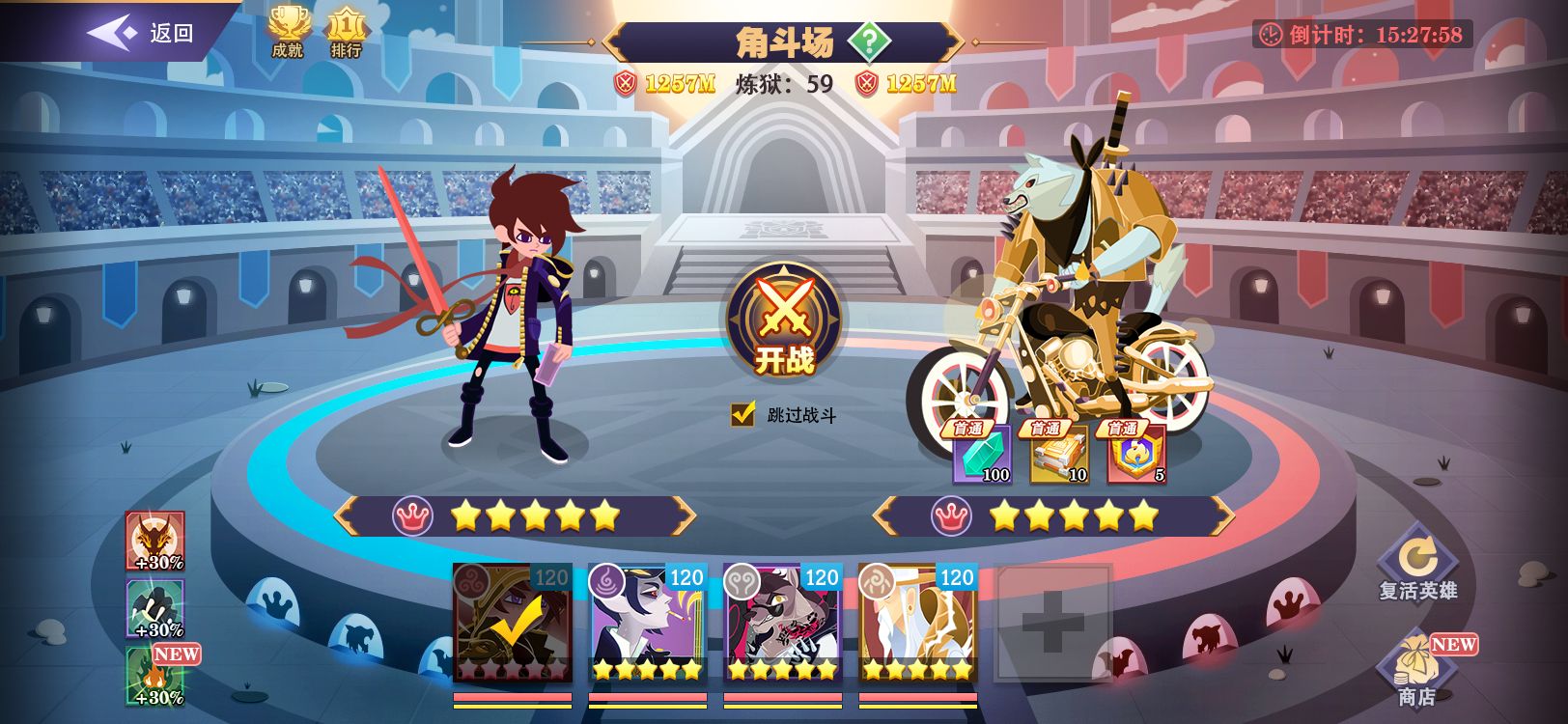The width and height of the screenshot is (1568, 724).
Task: View the red badge reward of 5
Action: coord(1136,454)
